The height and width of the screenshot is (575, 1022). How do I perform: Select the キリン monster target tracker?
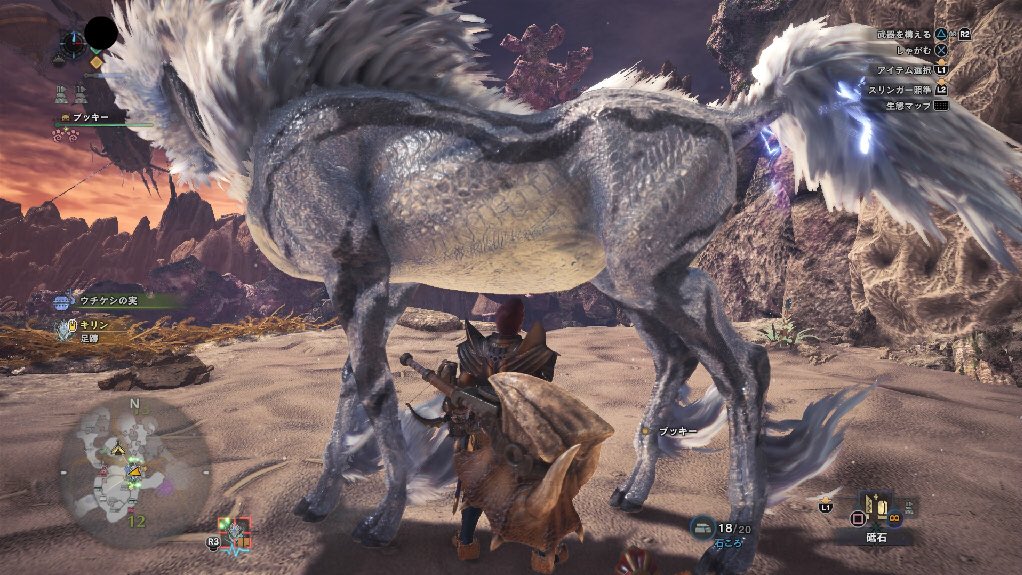click(68, 328)
